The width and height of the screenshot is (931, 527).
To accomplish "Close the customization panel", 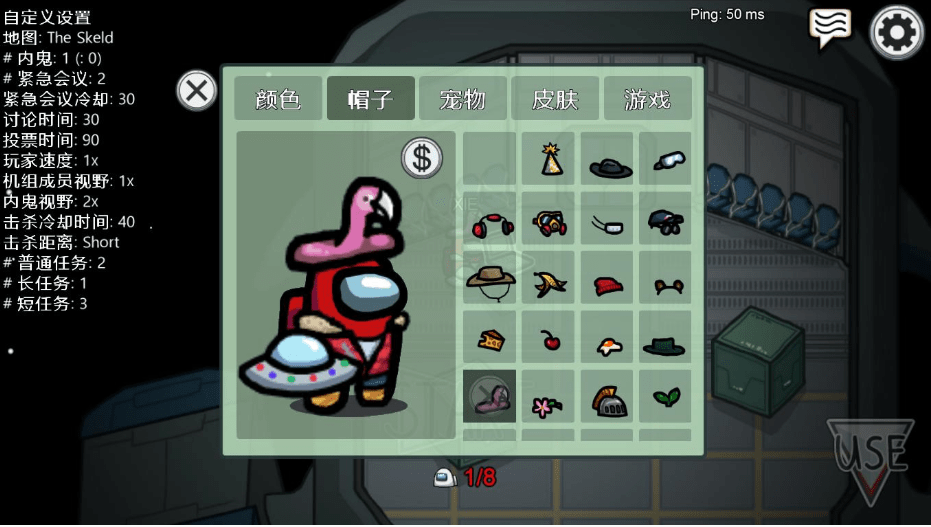I will click(197, 91).
